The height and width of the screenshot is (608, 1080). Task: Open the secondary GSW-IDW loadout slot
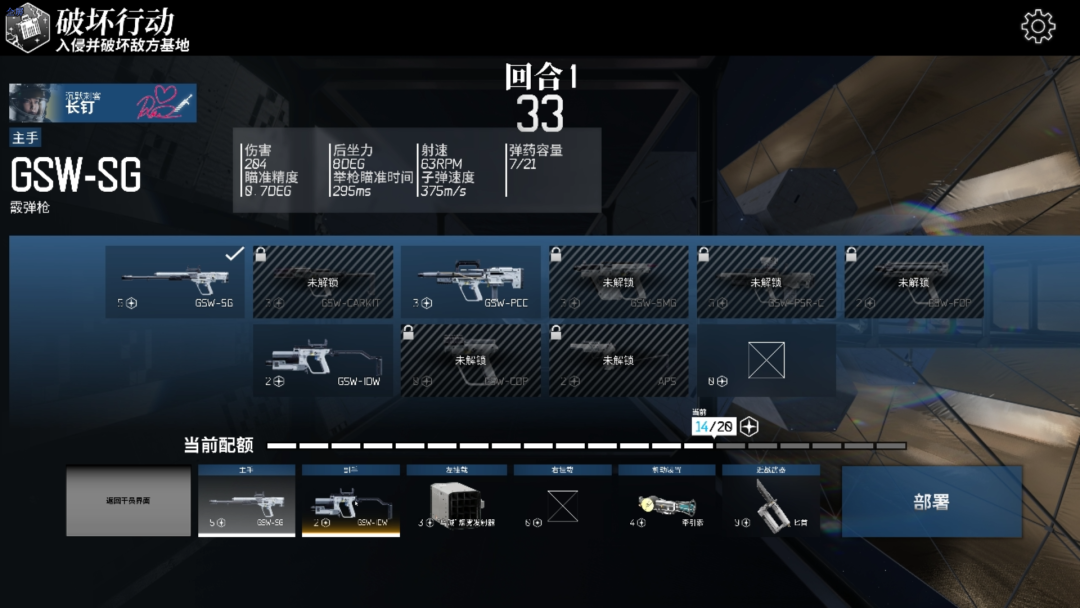(351, 501)
